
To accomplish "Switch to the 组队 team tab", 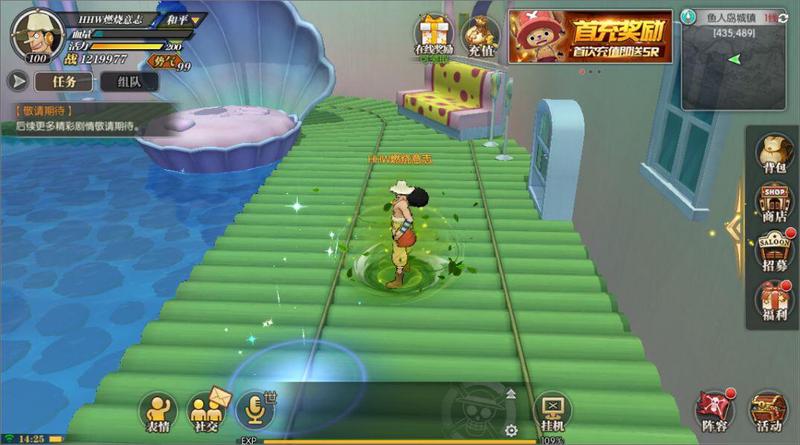I will [128, 81].
